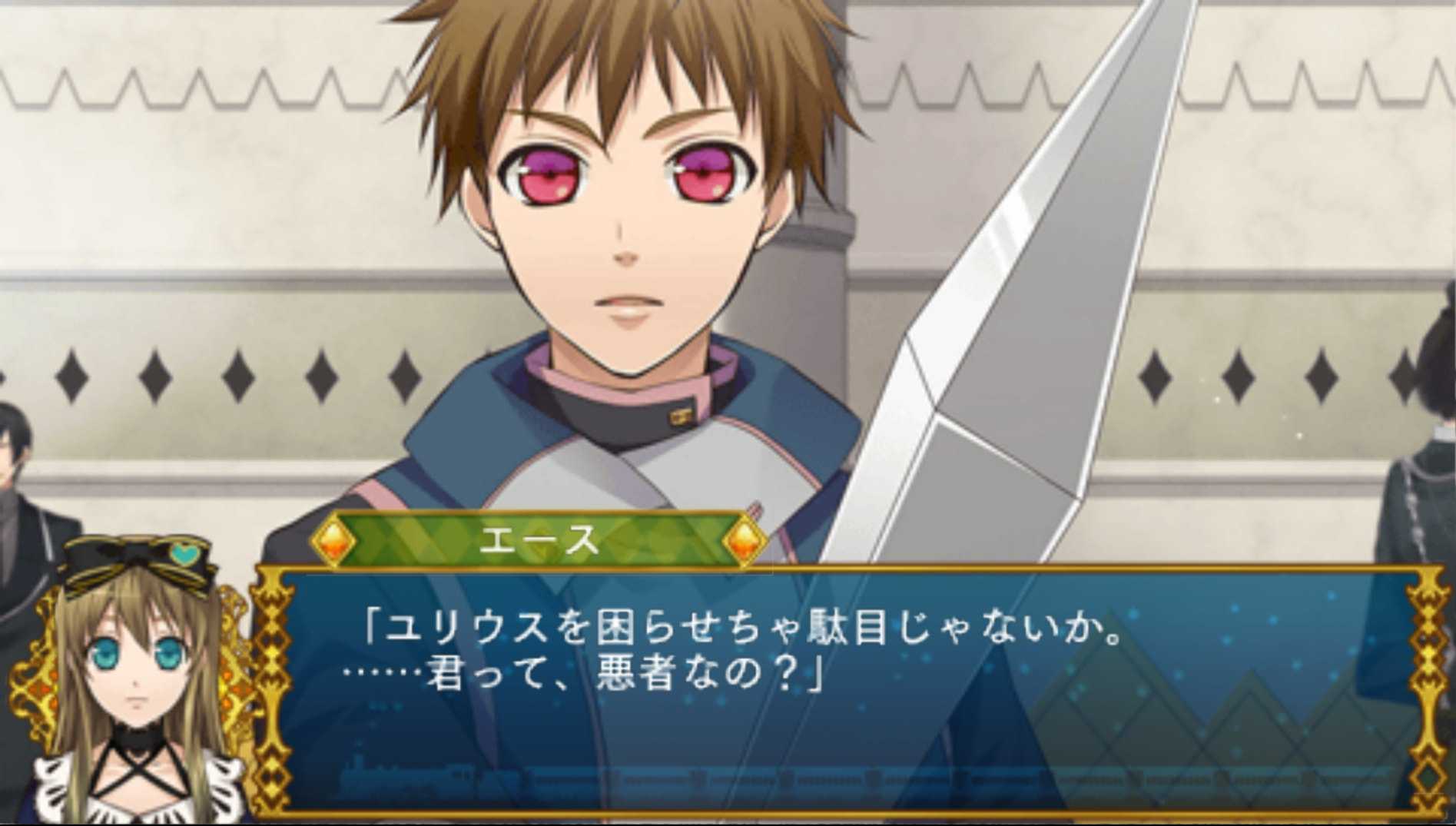This screenshot has width=1456, height=826.
Task: Advance the dialogue text box
Action: [x=845, y=692]
